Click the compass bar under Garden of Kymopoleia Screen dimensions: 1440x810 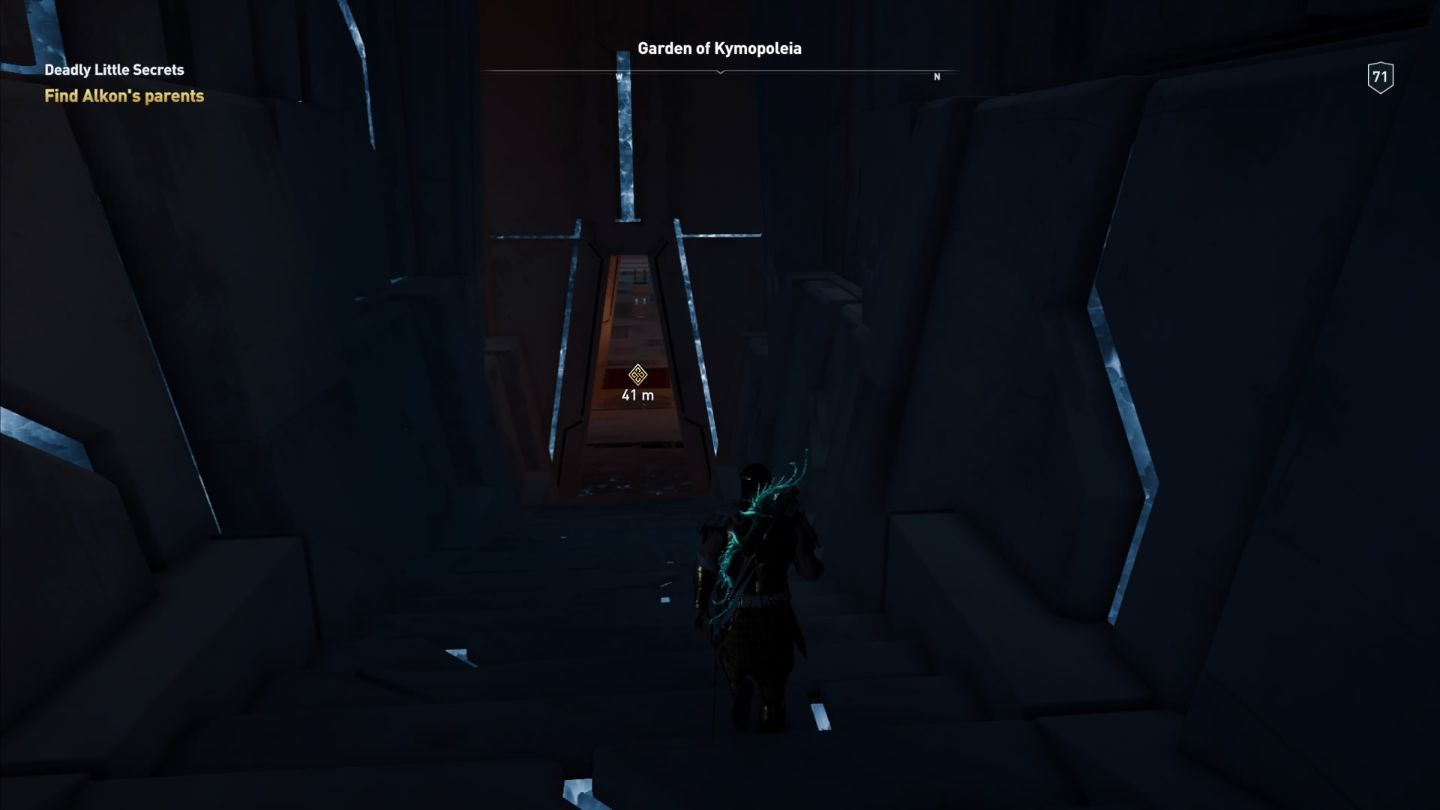(x=720, y=73)
